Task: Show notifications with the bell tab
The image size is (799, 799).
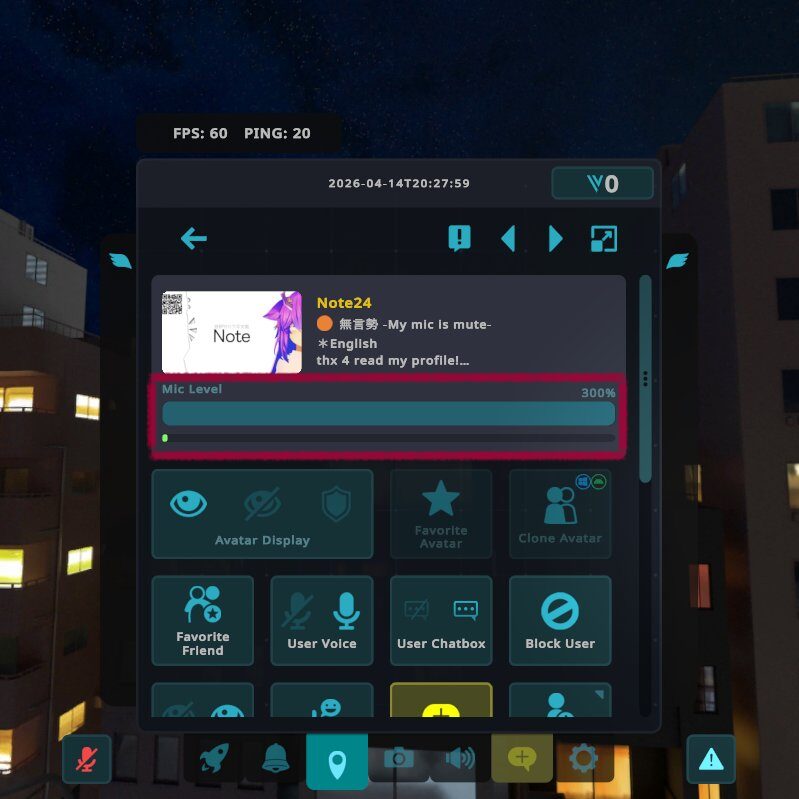Action: coord(275,759)
